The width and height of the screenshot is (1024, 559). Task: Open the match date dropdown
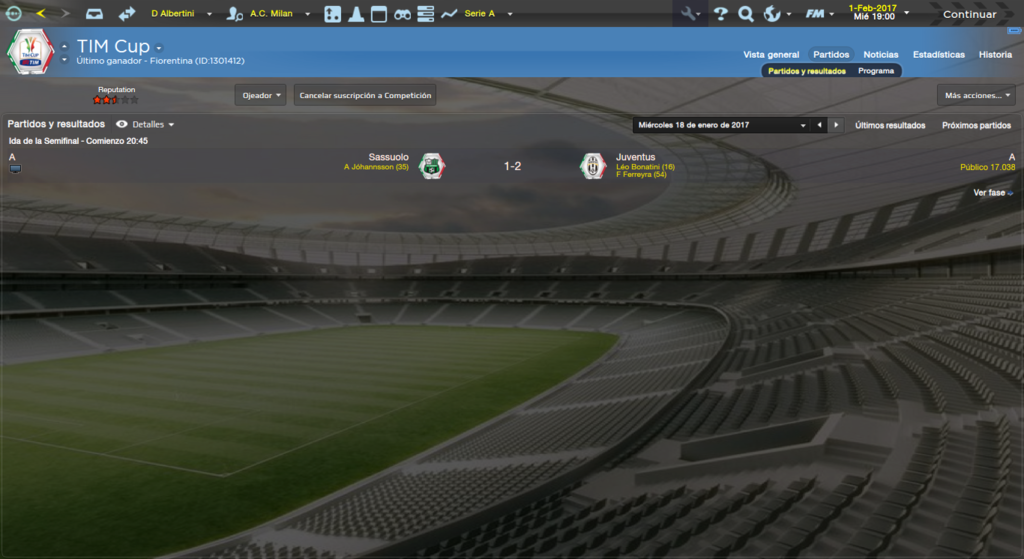pos(721,125)
